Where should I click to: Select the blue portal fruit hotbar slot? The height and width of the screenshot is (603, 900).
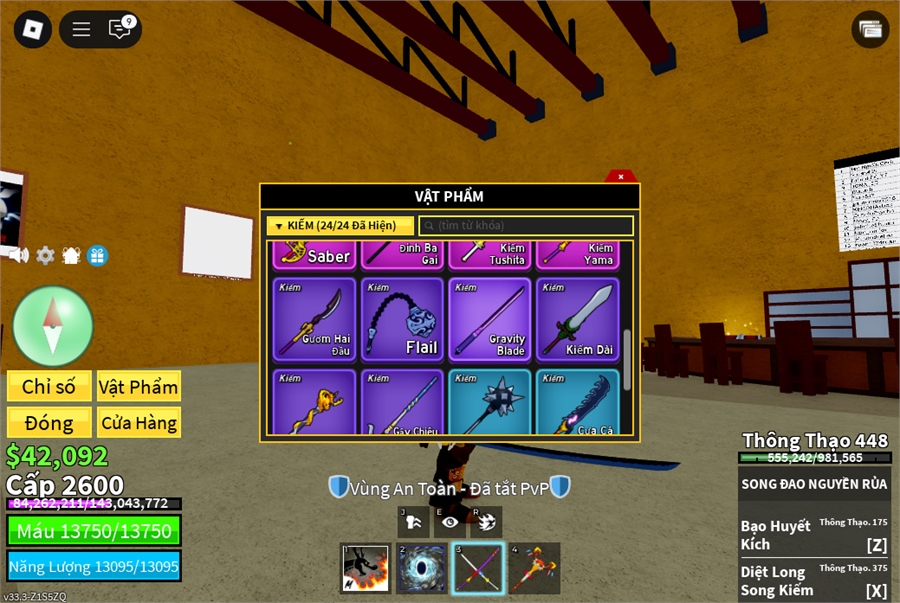(x=422, y=569)
